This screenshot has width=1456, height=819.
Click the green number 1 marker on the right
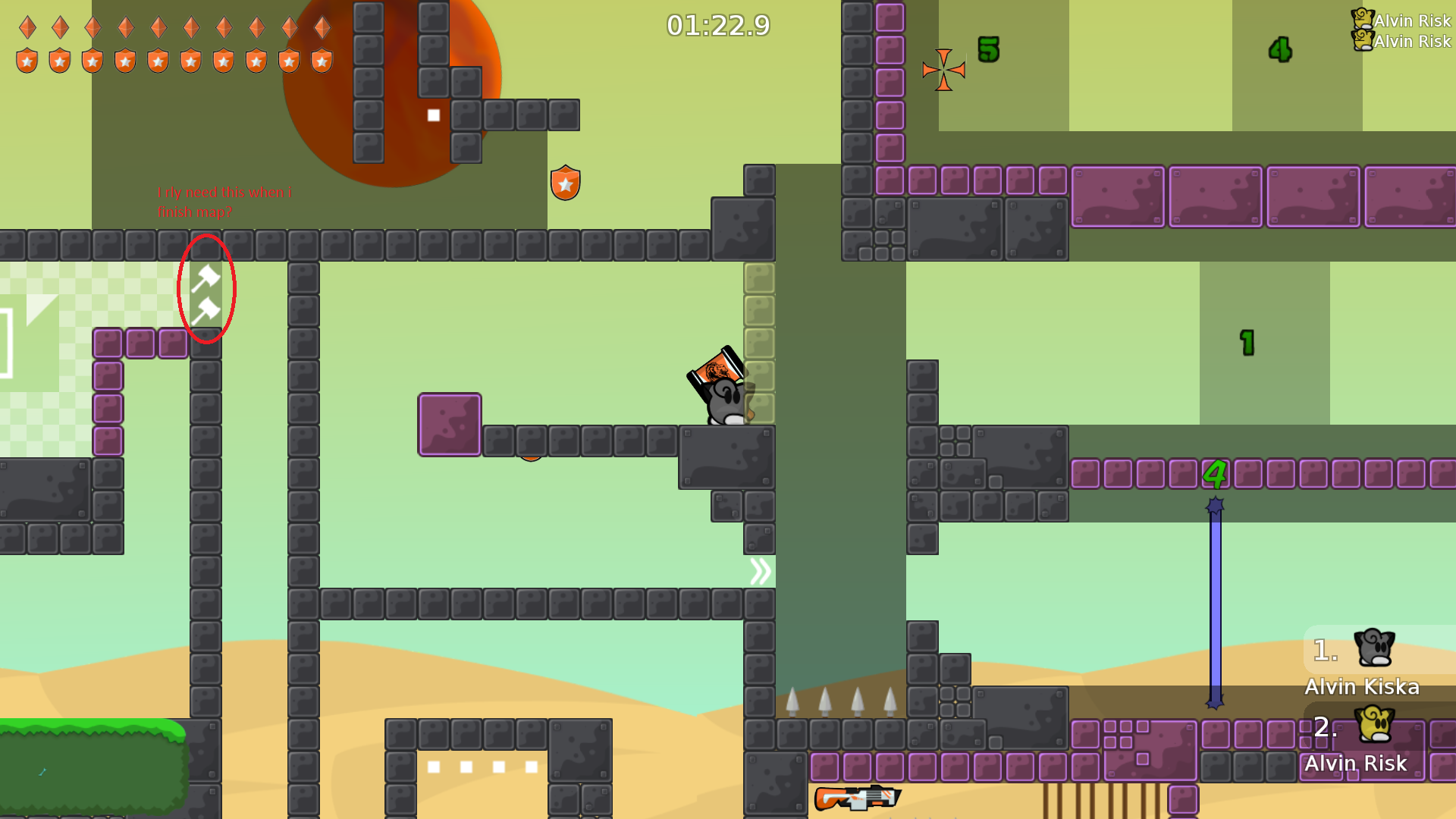point(1246,344)
